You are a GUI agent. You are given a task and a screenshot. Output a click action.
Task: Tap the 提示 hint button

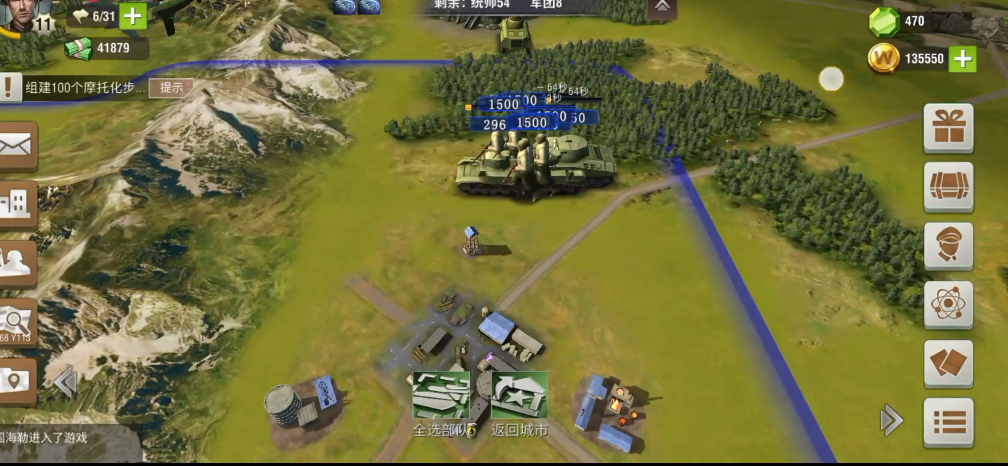click(171, 87)
